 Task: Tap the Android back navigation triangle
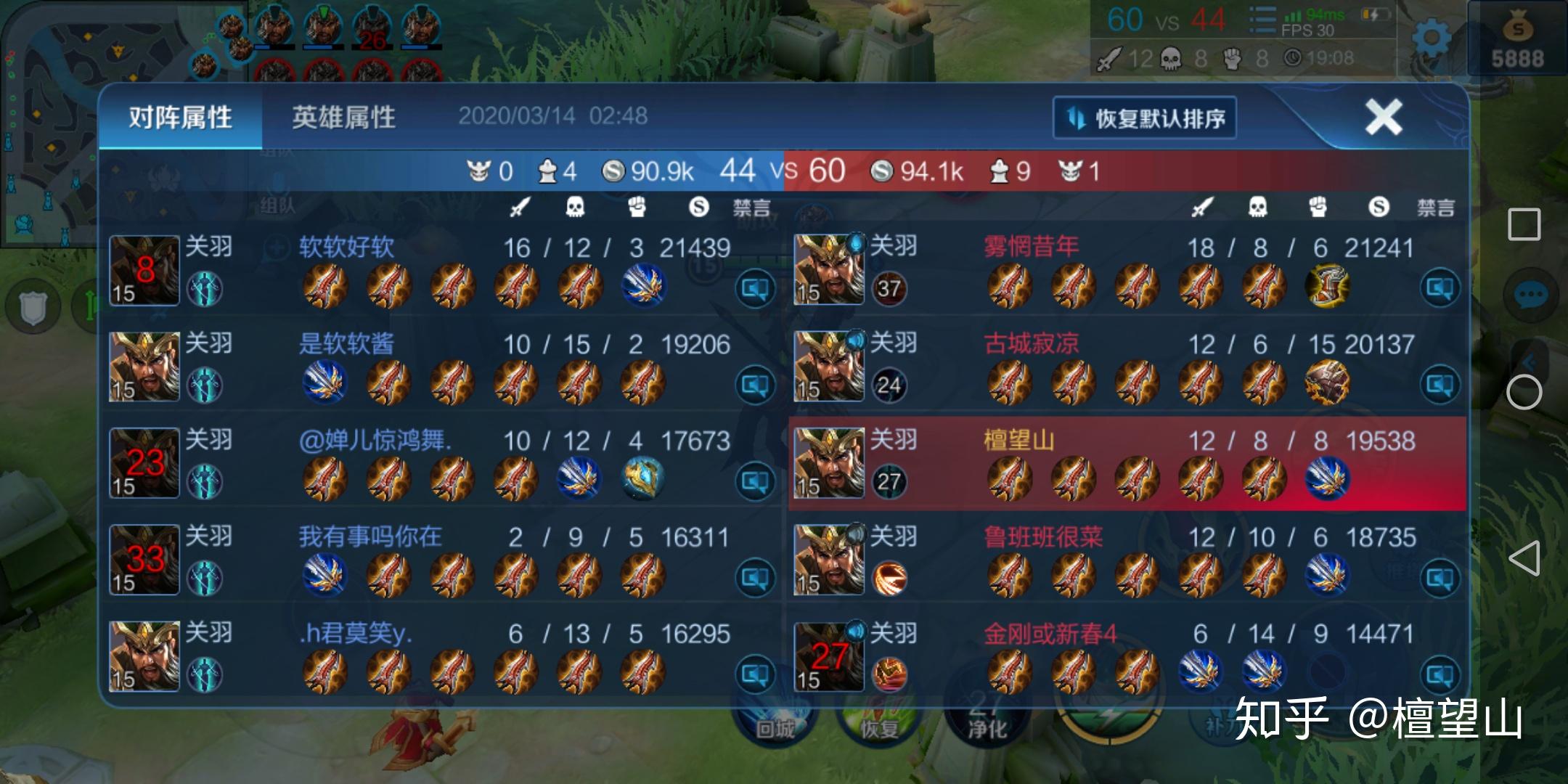pyautogui.click(x=1524, y=558)
